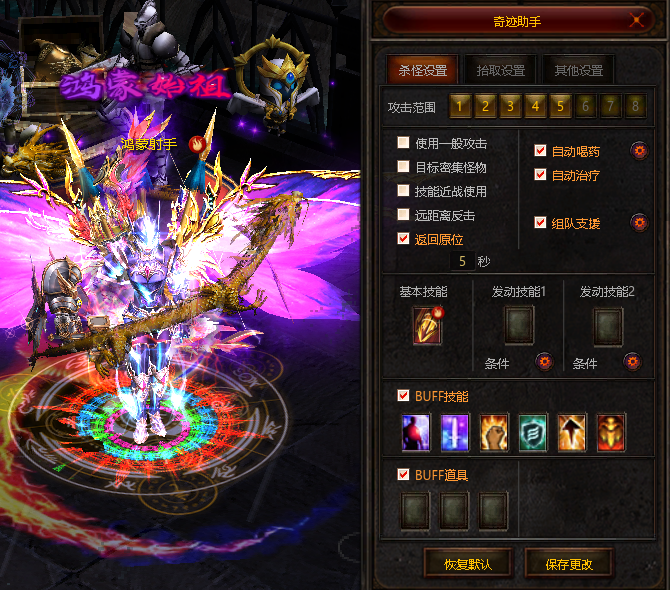
Task: Switch to the 拾取设置 tab
Action: pyautogui.click(x=500, y=71)
